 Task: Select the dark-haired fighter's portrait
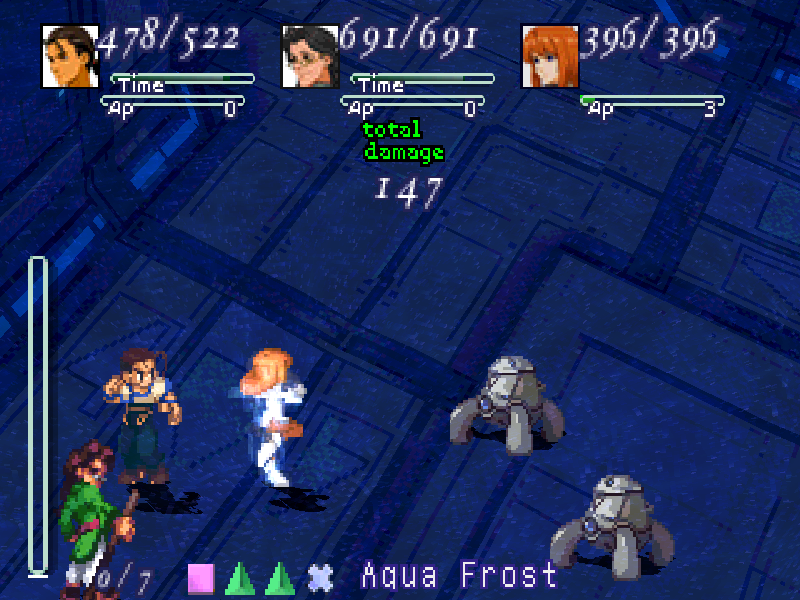coord(70,56)
